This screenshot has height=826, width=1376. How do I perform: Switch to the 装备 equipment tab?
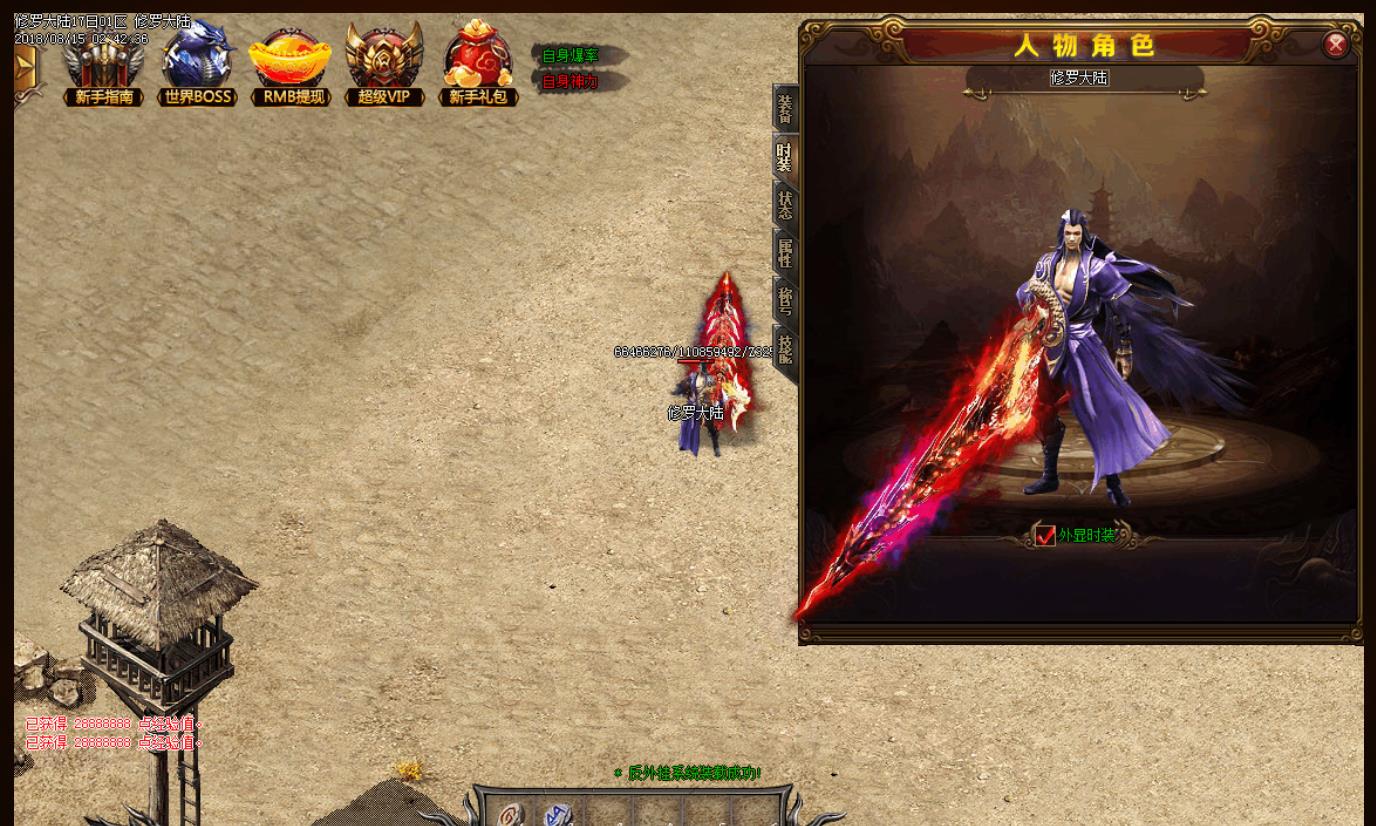tap(785, 109)
